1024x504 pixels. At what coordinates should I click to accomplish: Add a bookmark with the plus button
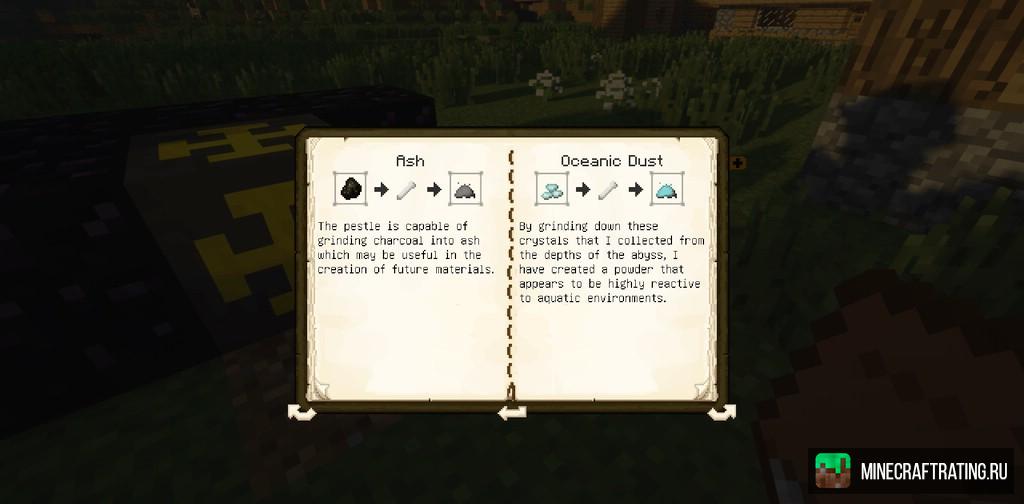pyautogui.click(x=738, y=162)
